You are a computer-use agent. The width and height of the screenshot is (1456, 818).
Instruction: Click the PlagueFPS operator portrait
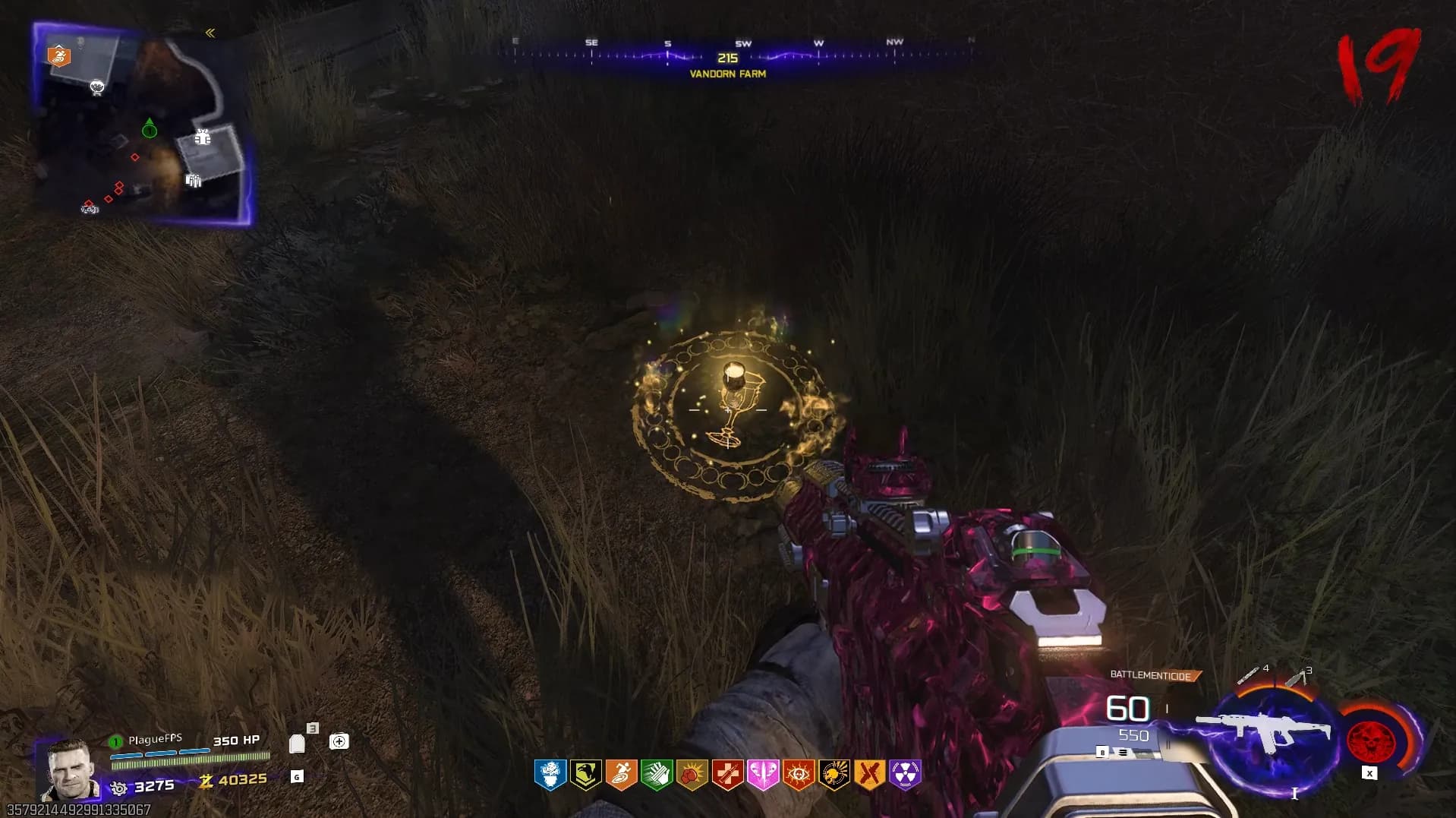point(70,769)
